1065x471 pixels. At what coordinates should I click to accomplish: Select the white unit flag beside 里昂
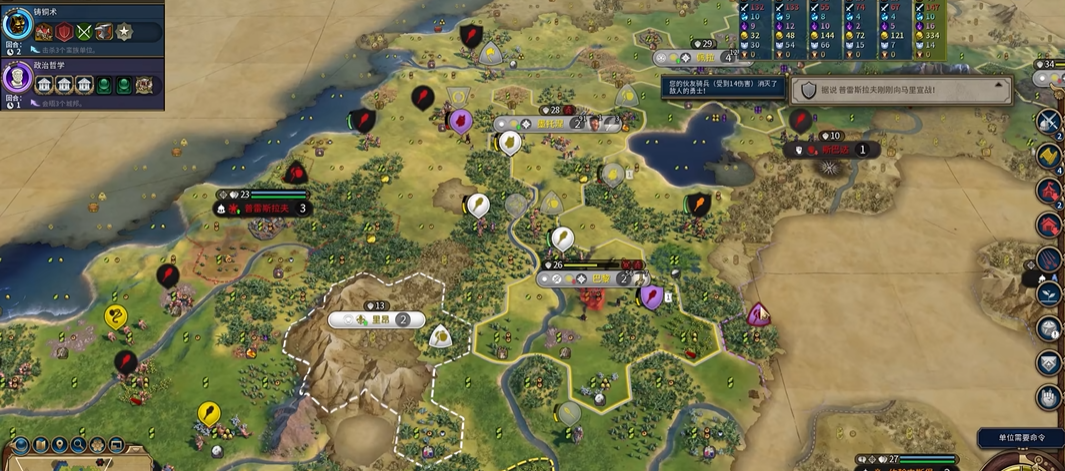click(x=441, y=337)
